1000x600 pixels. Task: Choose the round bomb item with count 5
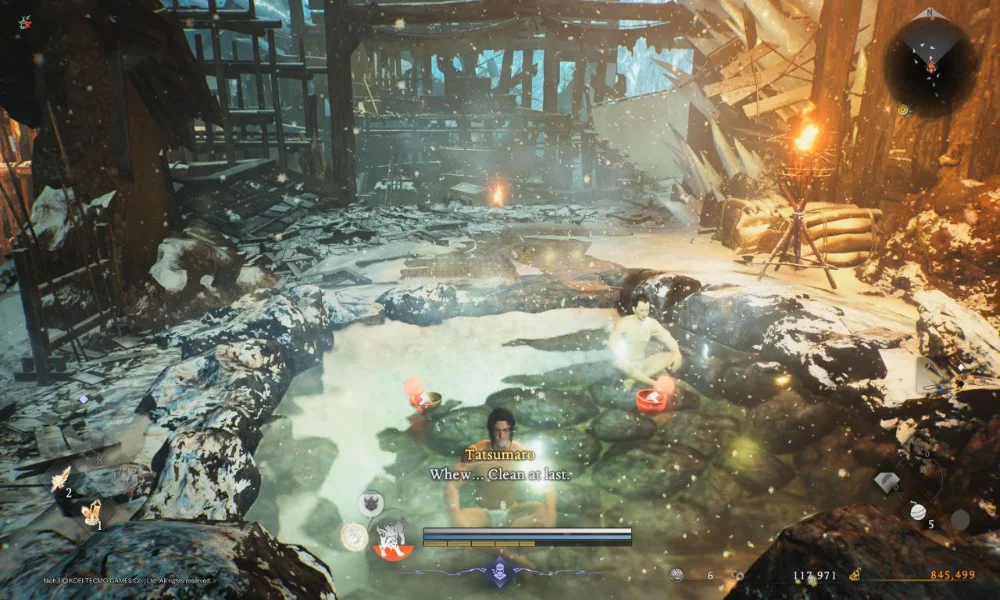click(x=919, y=511)
